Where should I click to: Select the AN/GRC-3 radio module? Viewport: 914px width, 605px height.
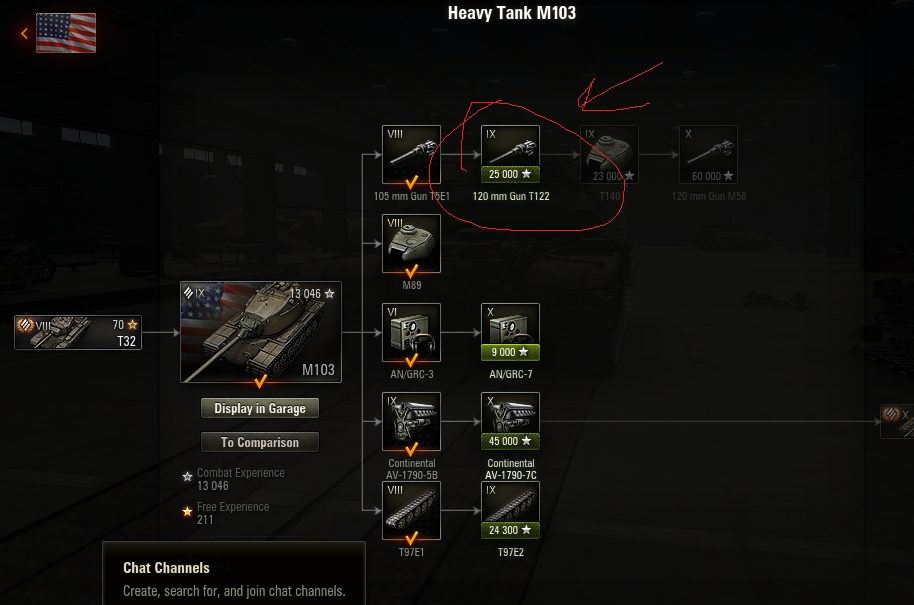tap(411, 332)
